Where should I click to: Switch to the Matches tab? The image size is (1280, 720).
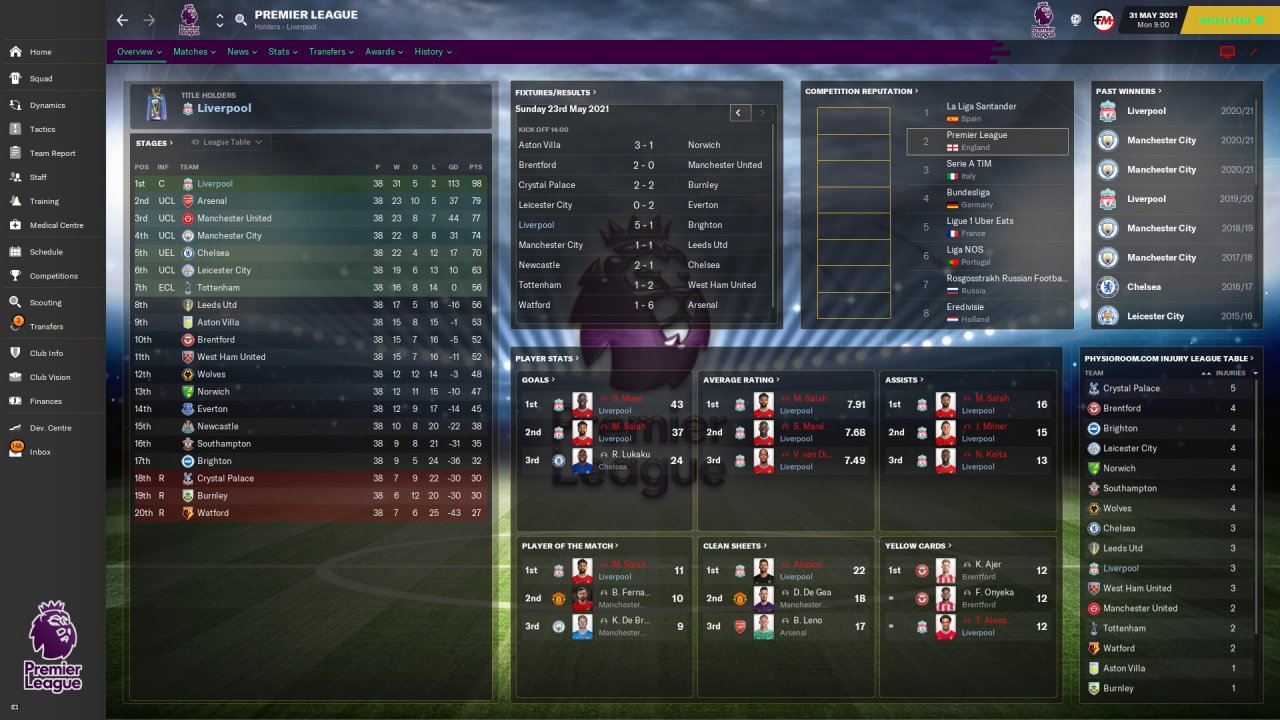[190, 52]
